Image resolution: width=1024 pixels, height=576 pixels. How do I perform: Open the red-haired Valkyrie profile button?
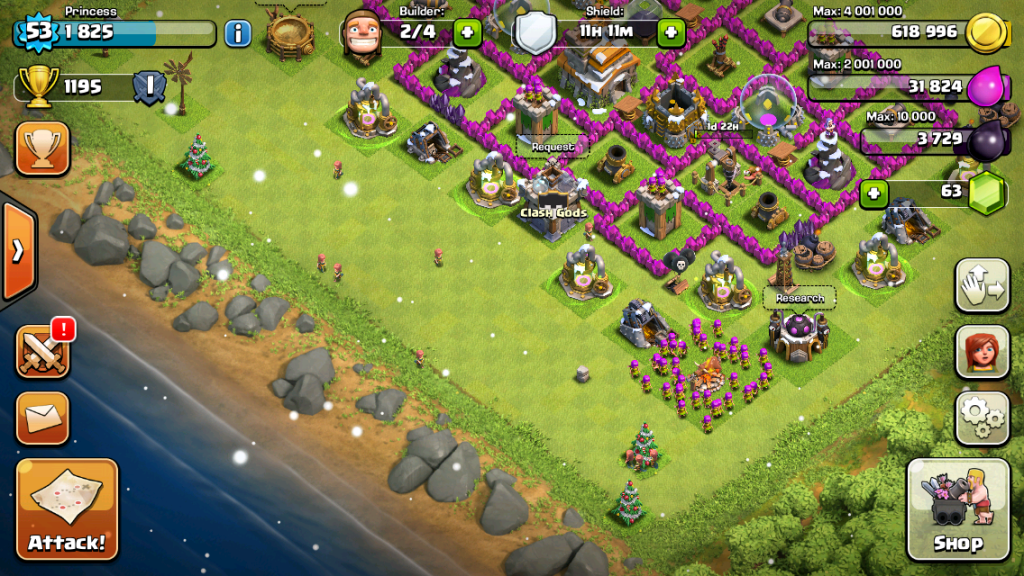[982, 352]
